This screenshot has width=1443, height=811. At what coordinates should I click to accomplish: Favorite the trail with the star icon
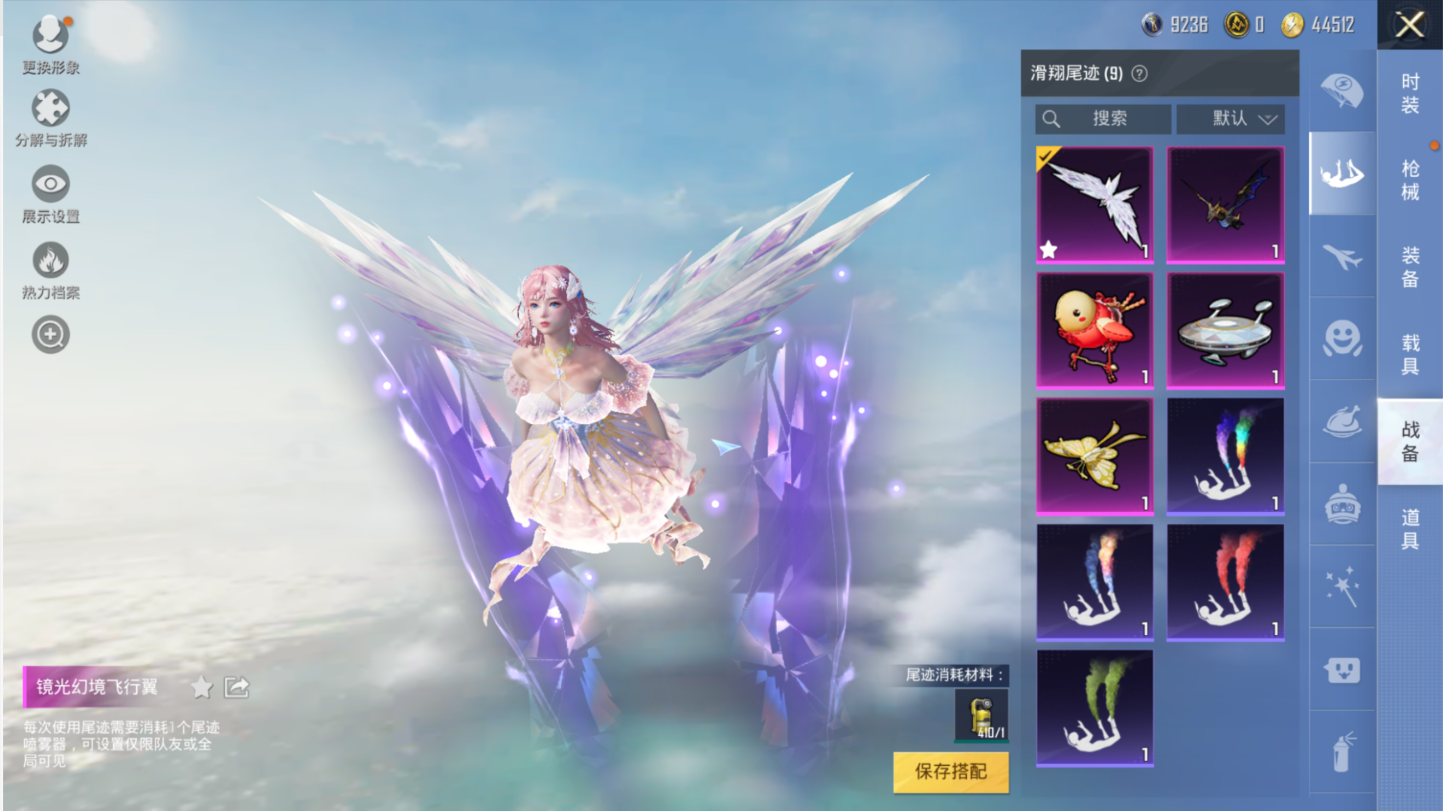point(202,687)
